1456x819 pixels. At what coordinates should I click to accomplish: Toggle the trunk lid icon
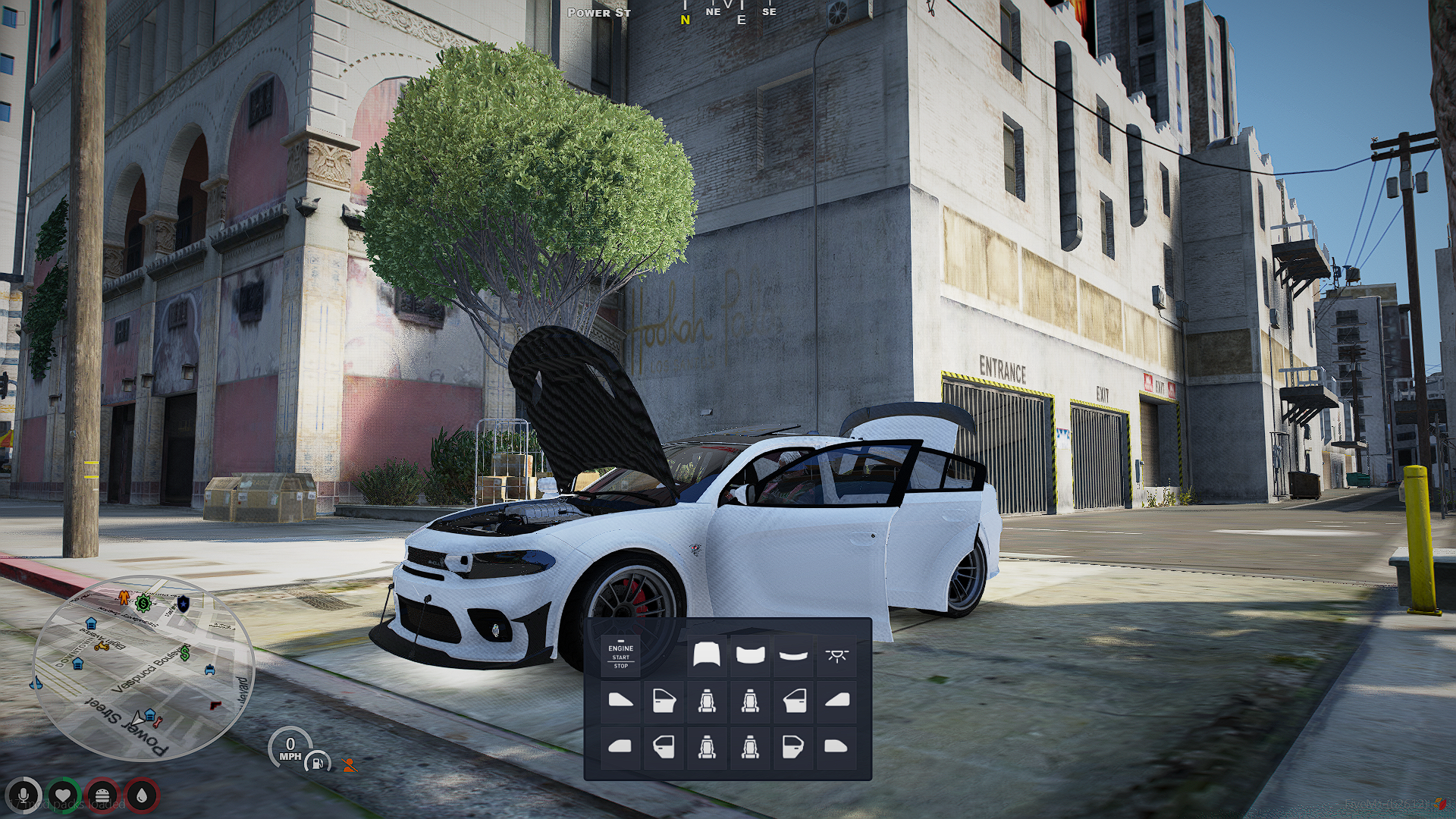(750, 654)
